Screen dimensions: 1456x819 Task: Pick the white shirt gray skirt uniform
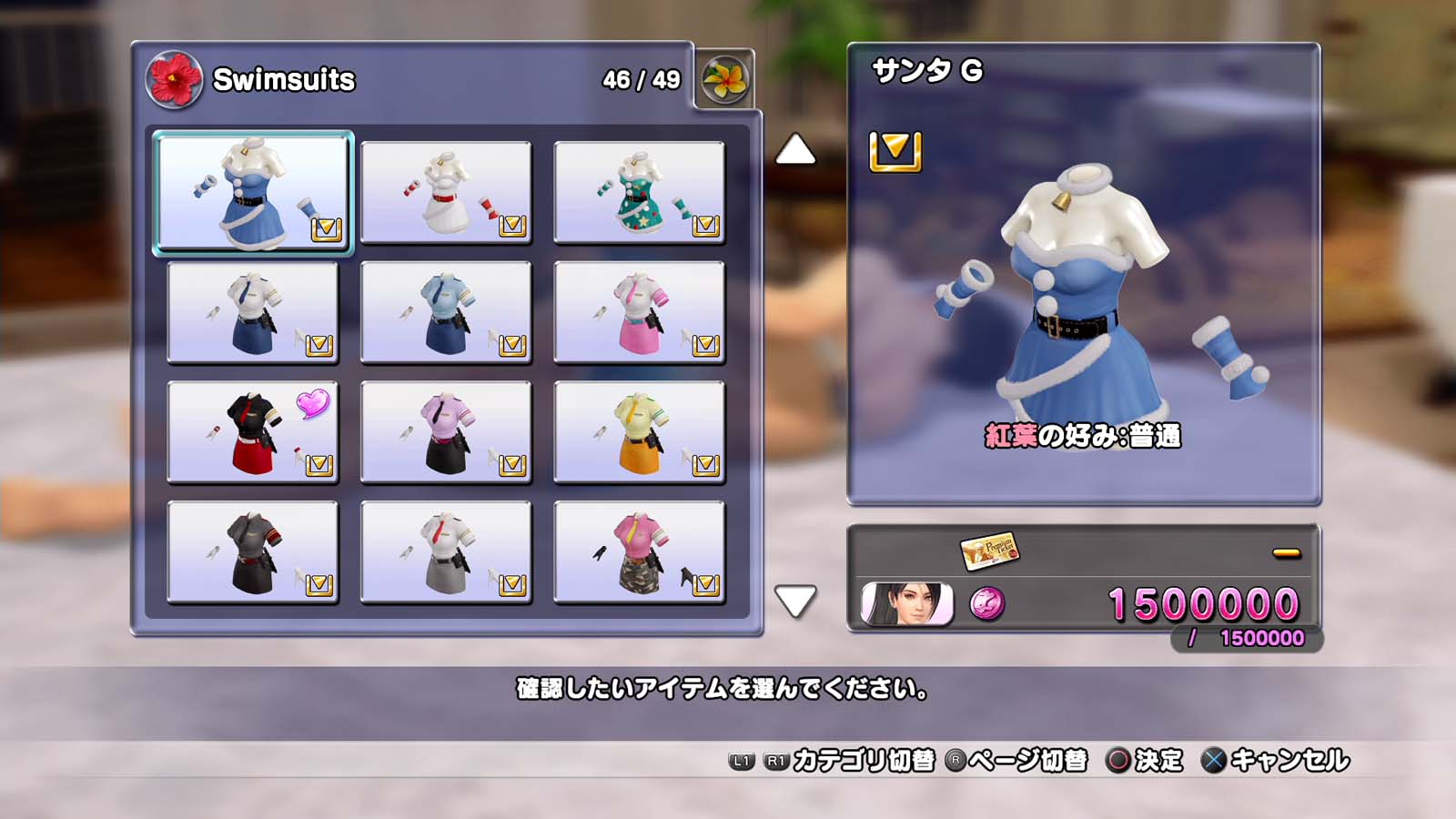(x=446, y=552)
